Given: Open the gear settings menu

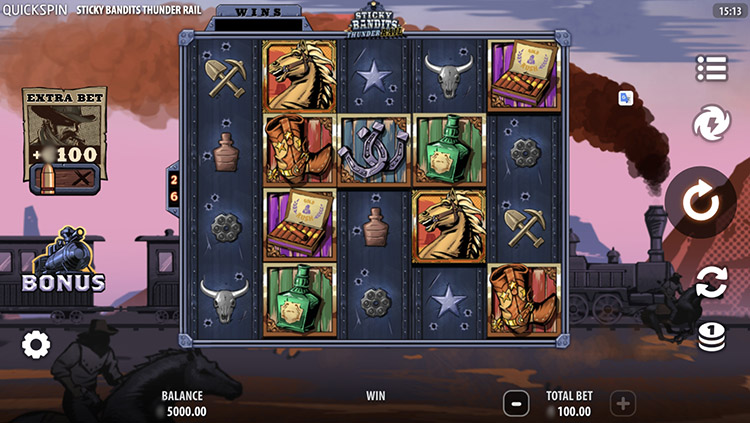Looking at the screenshot, I should (36, 345).
